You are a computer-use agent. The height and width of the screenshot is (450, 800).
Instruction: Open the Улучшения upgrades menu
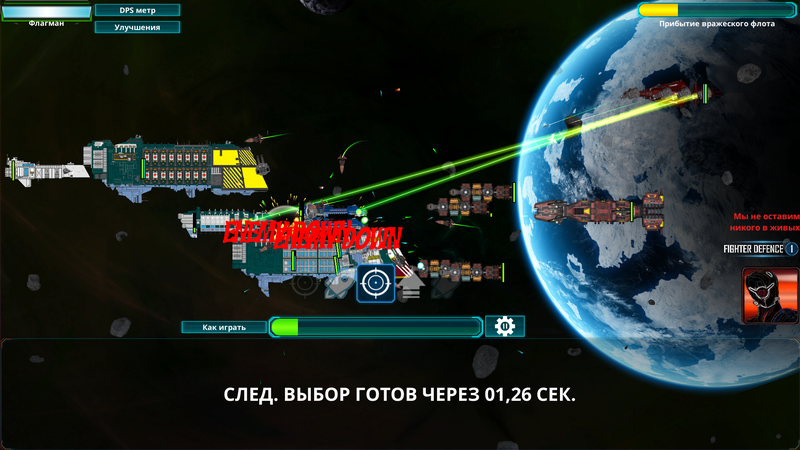[137, 27]
